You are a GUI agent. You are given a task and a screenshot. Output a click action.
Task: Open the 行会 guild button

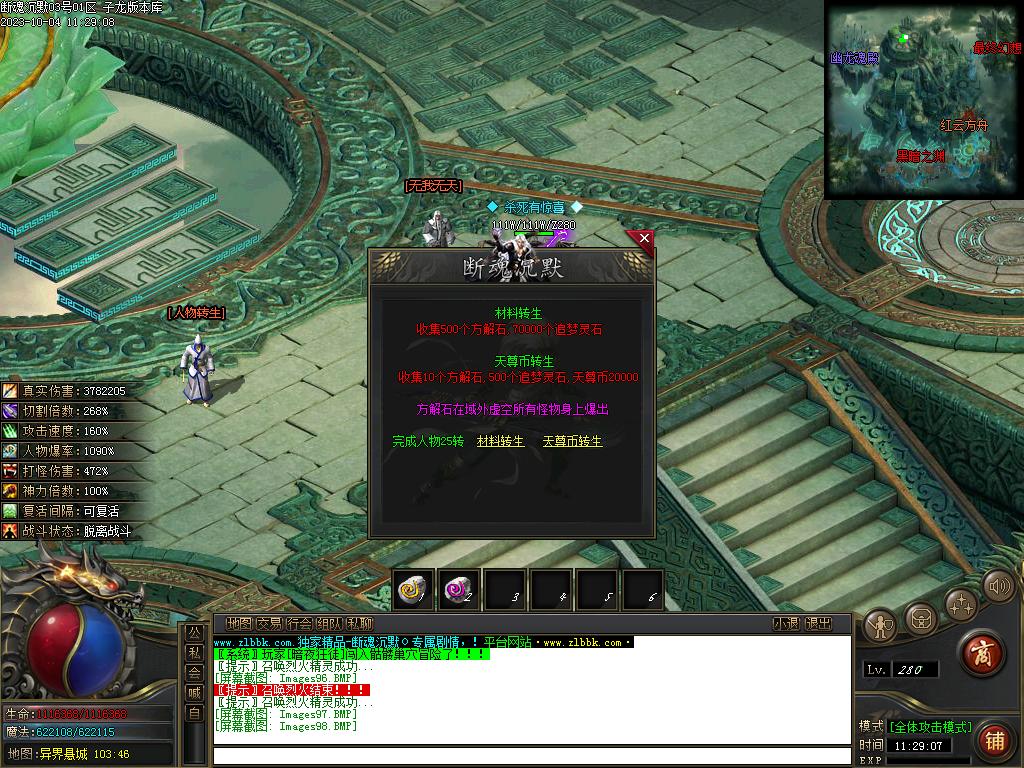pyautogui.click(x=299, y=624)
